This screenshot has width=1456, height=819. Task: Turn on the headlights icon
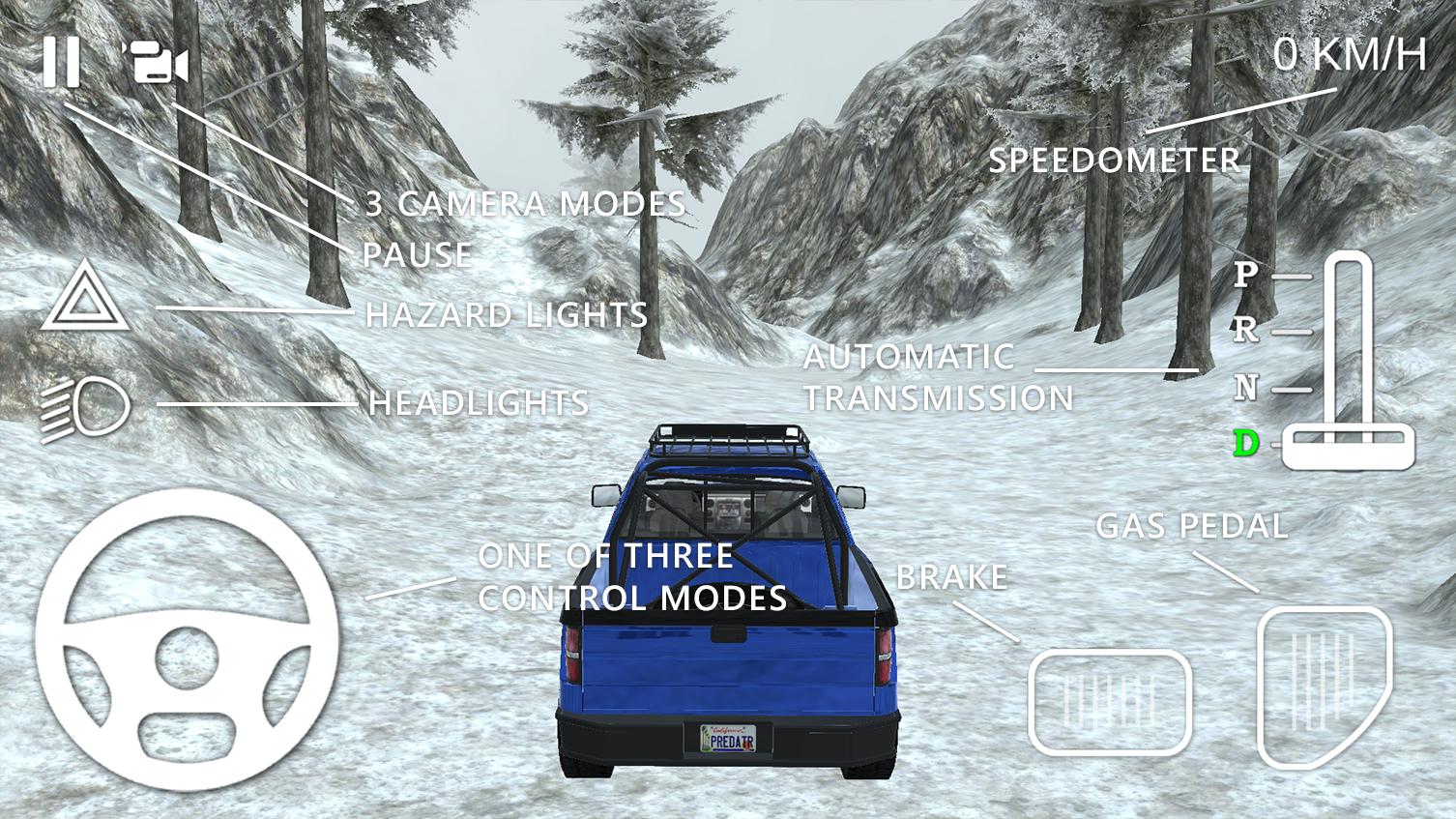(87, 405)
